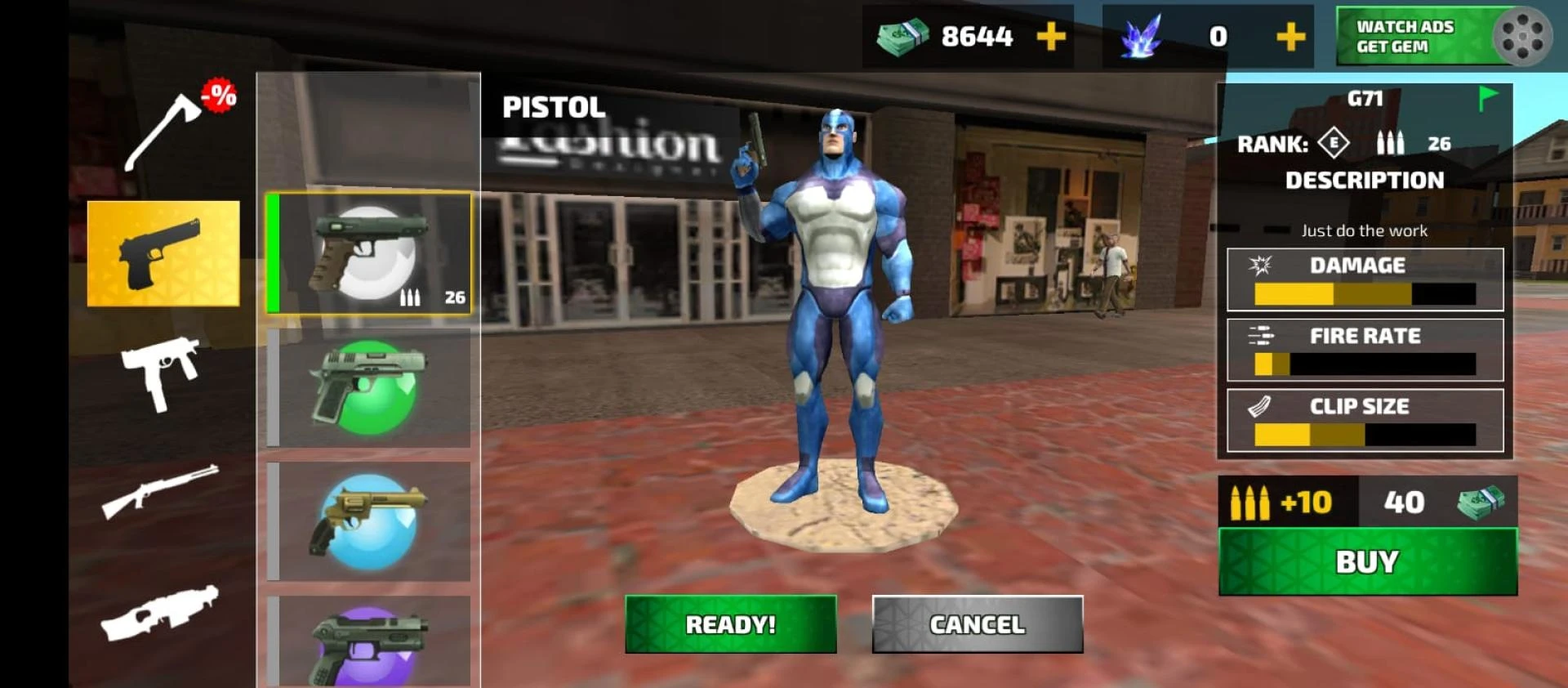Choose the pistol on the green circle
This screenshot has height=688, width=1568.
coord(369,387)
